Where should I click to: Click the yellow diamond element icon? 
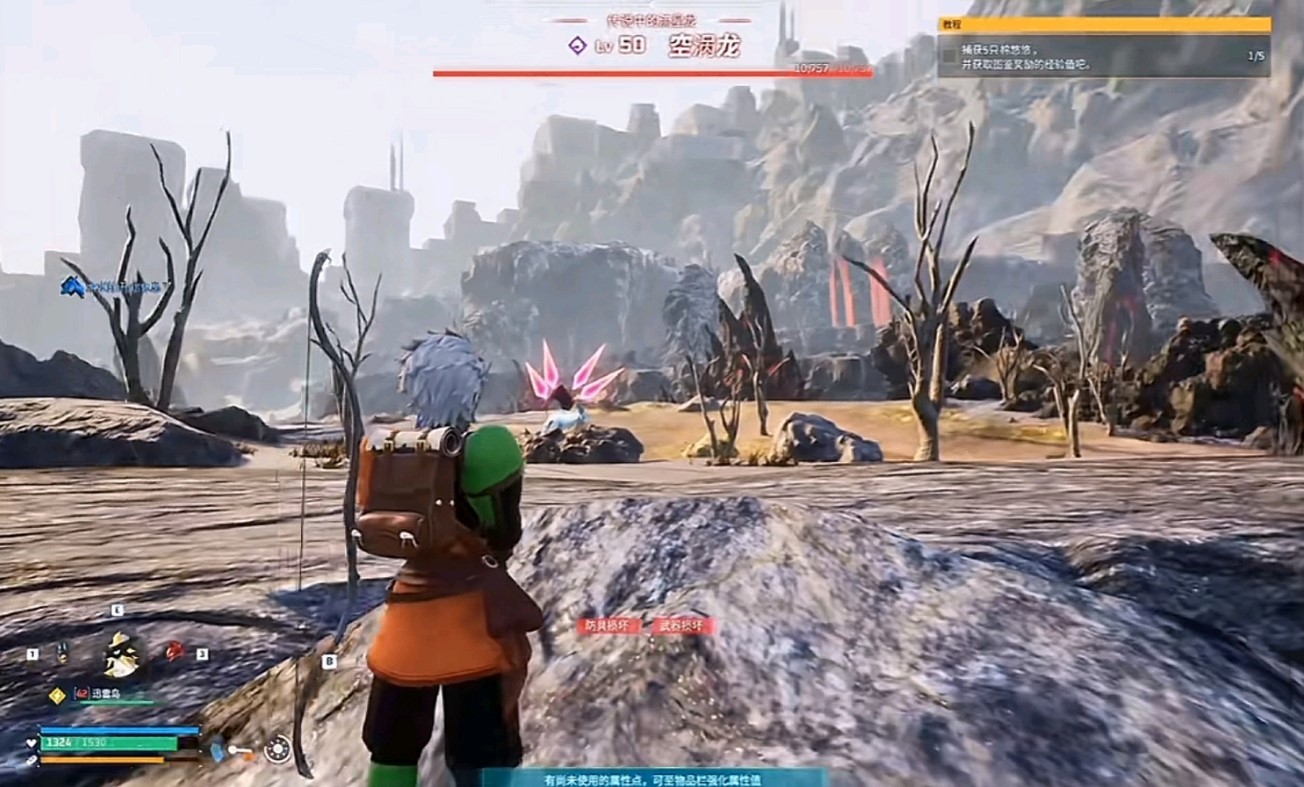pos(57,694)
